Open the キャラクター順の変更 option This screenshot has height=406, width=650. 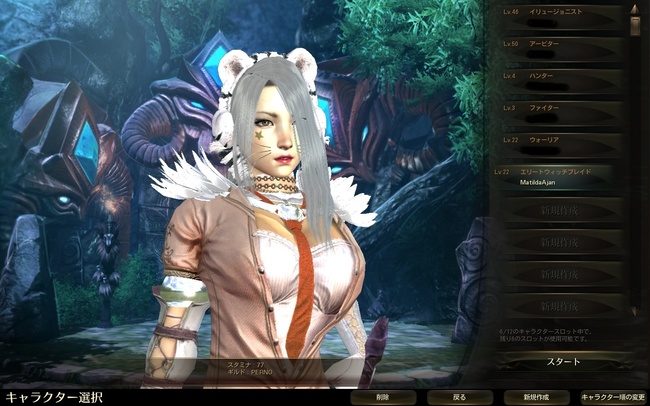[x=611, y=397]
